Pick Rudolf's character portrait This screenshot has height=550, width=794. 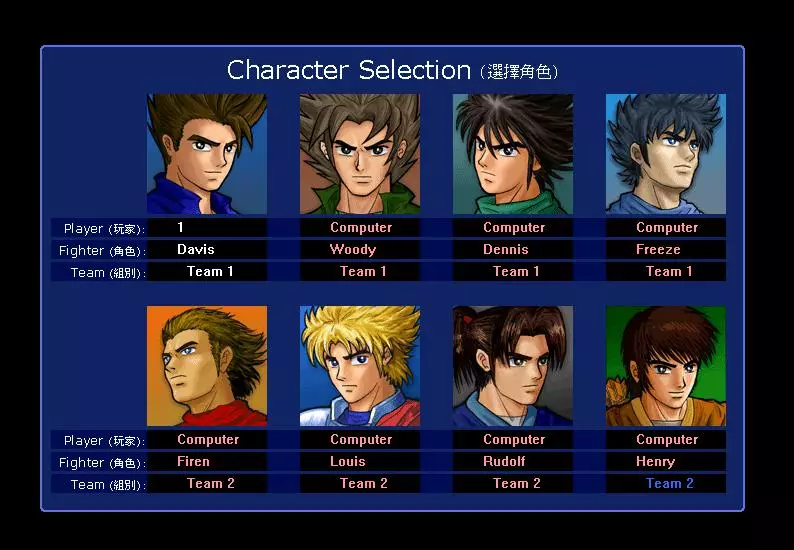coord(513,366)
